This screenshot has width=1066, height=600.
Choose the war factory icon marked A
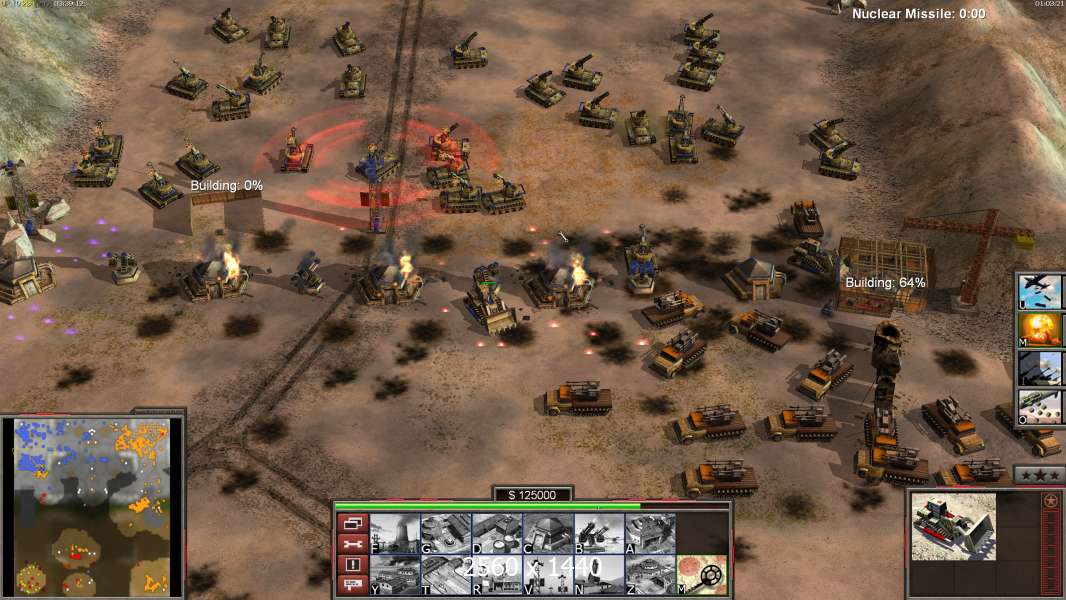(x=650, y=533)
